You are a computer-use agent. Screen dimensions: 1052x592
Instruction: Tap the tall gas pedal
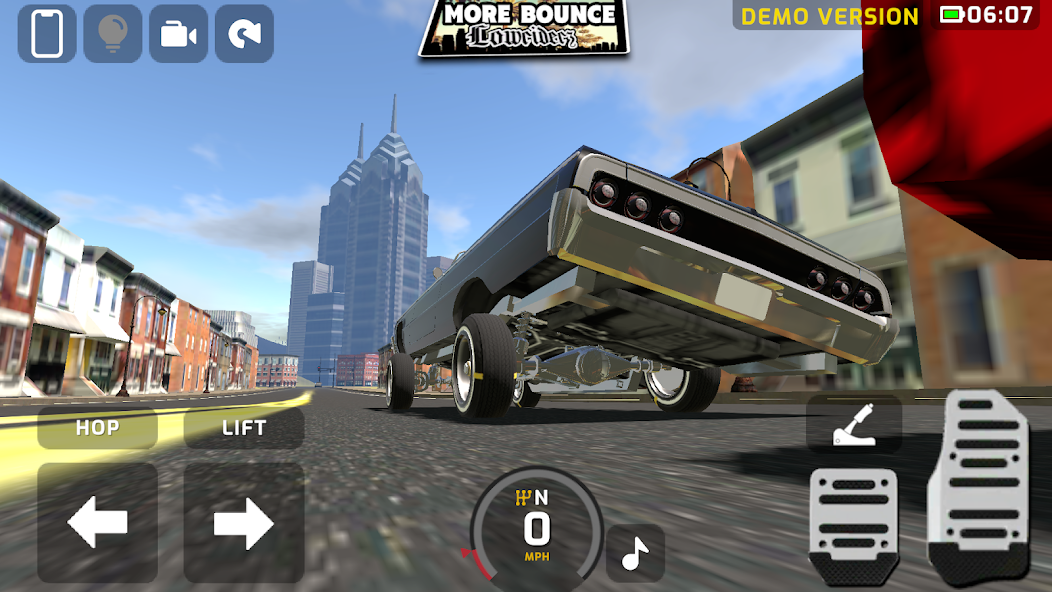(x=978, y=483)
